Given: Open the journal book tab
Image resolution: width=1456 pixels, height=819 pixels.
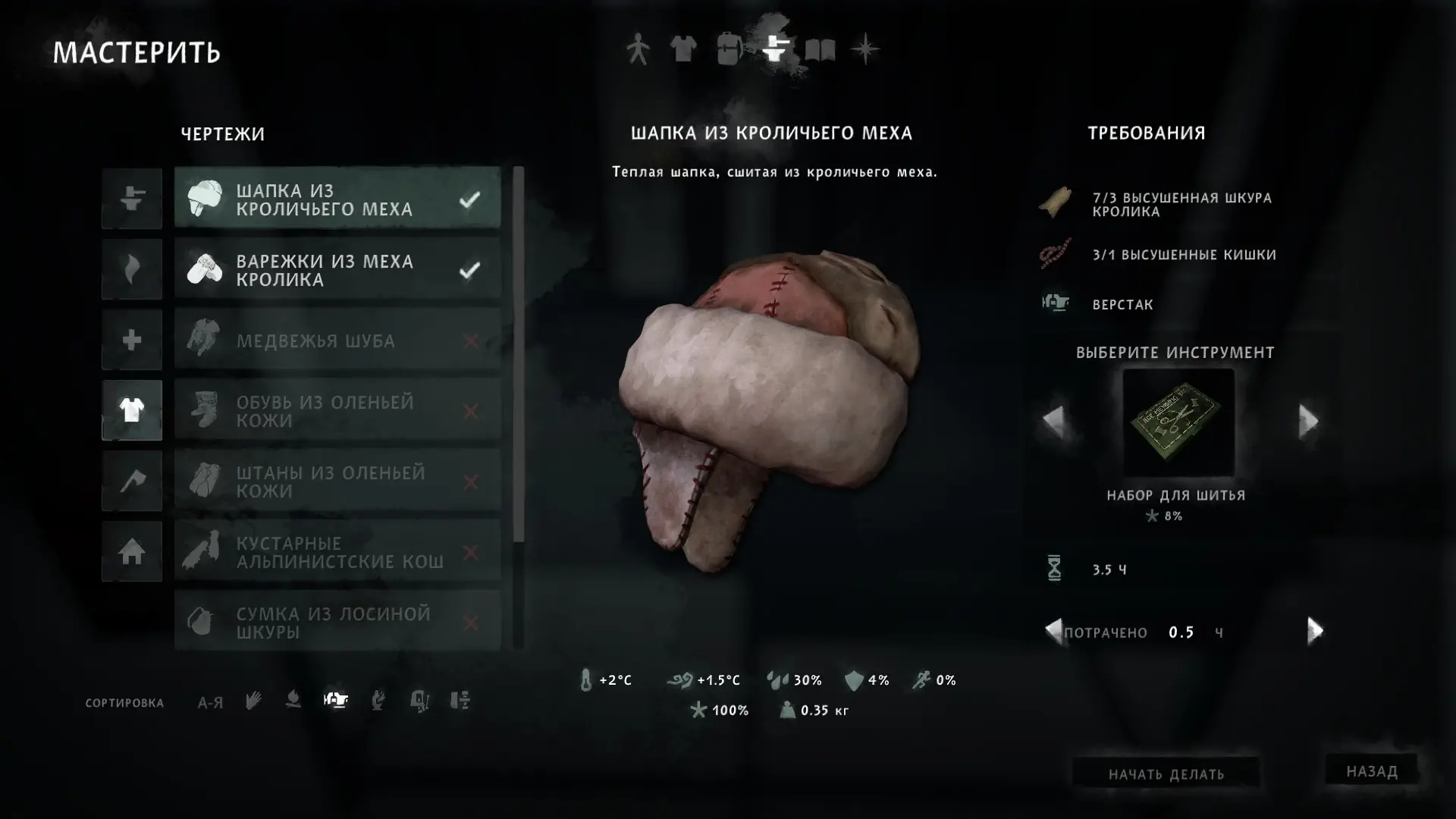Looking at the screenshot, I should click(x=820, y=50).
